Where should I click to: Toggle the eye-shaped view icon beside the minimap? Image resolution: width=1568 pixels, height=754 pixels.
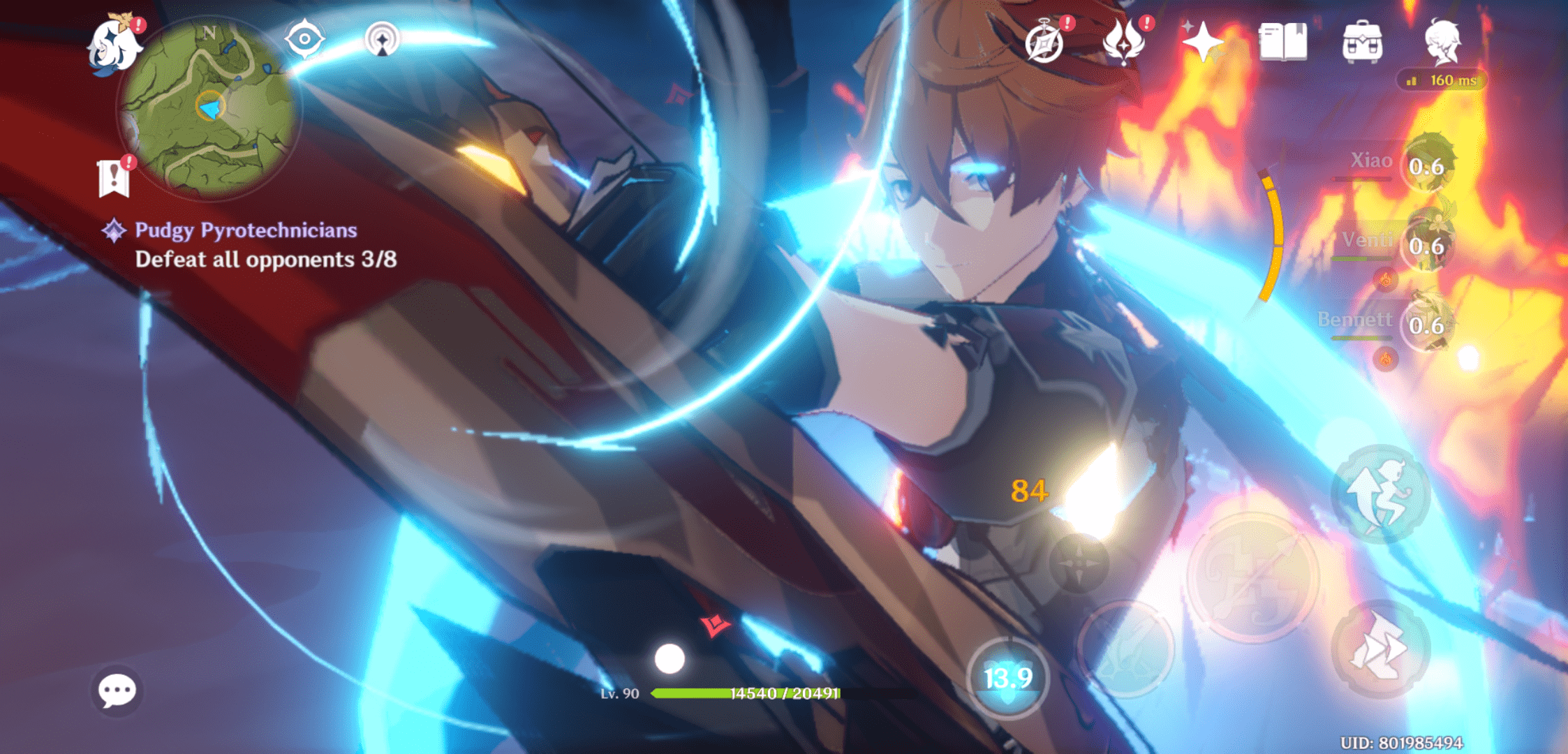(x=305, y=38)
